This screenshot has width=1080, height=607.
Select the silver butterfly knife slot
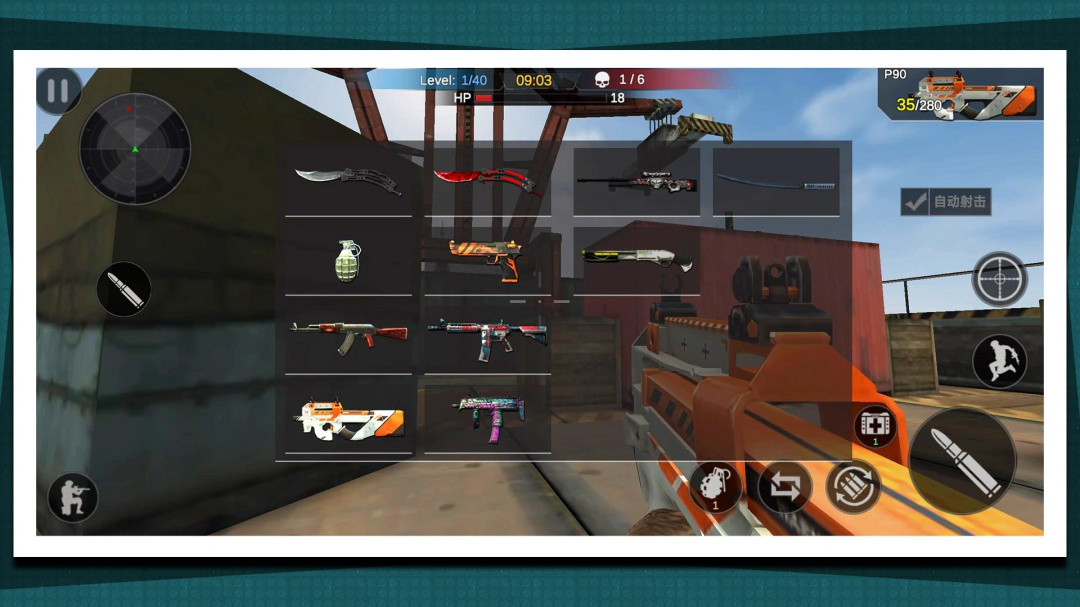pyautogui.click(x=348, y=181)
